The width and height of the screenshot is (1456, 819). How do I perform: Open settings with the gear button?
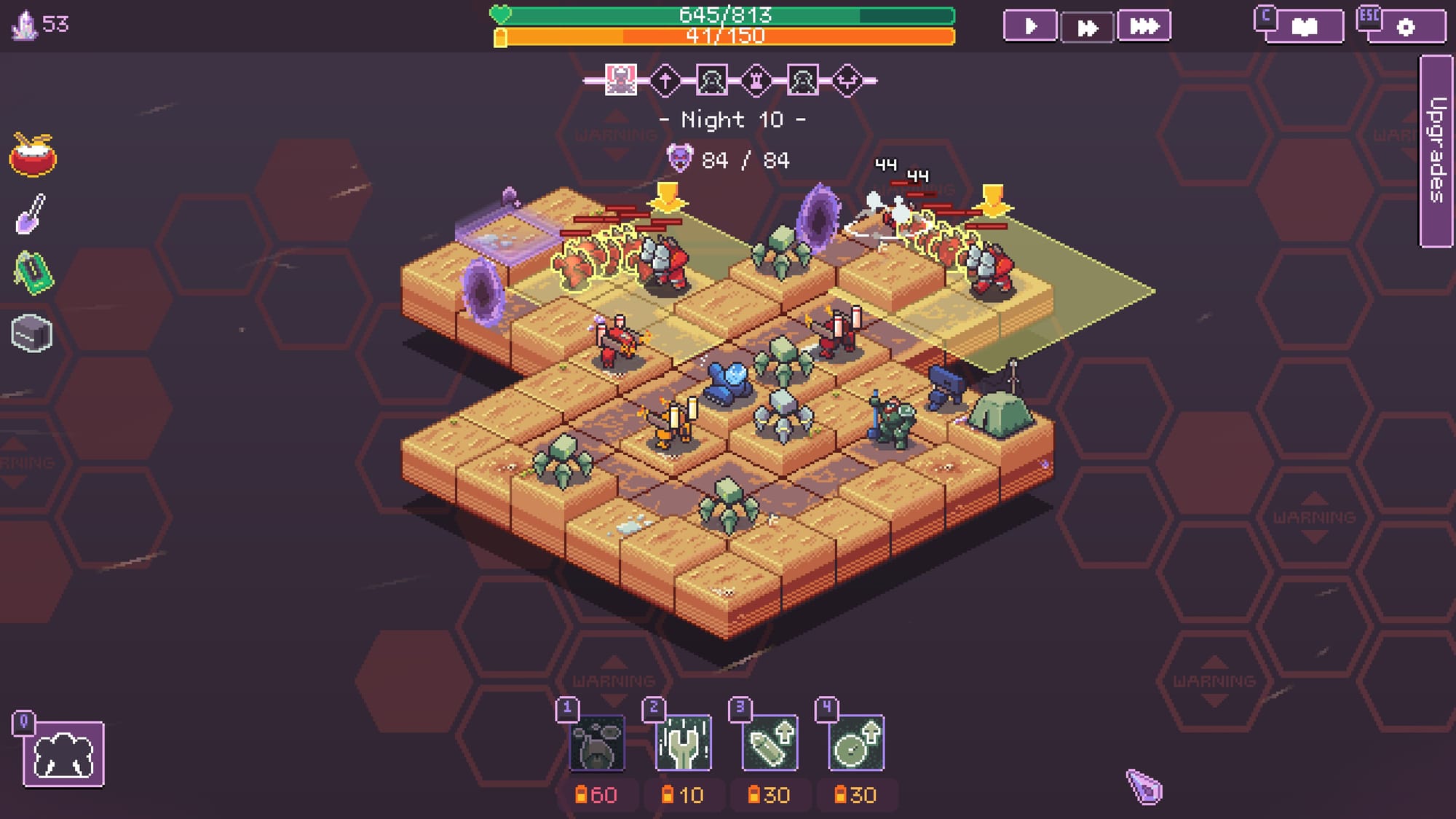1406,27
